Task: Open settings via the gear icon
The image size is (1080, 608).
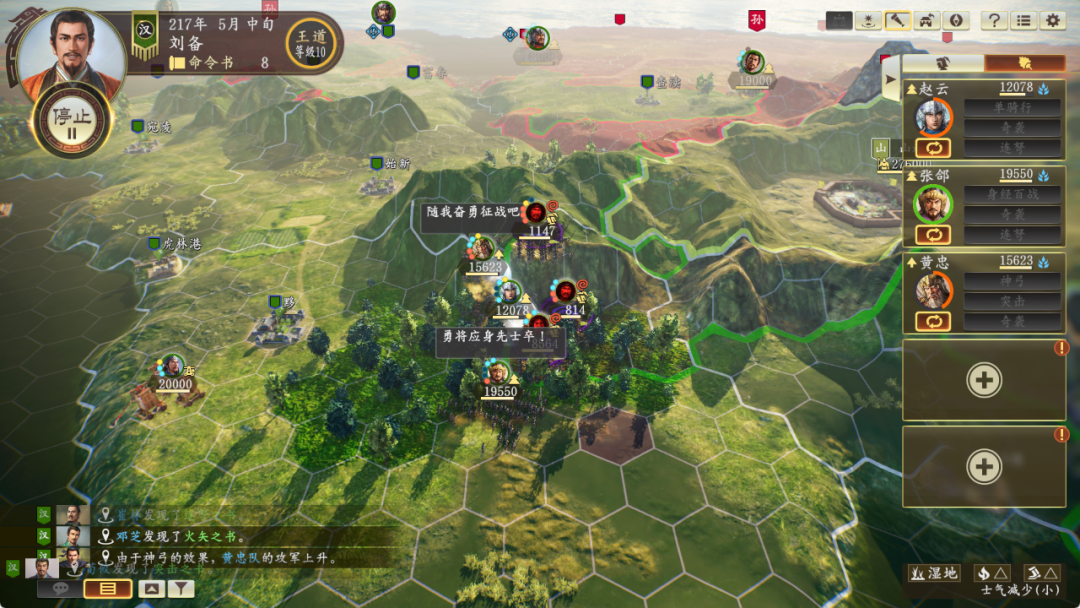Action: click(x=1052, y=20)
